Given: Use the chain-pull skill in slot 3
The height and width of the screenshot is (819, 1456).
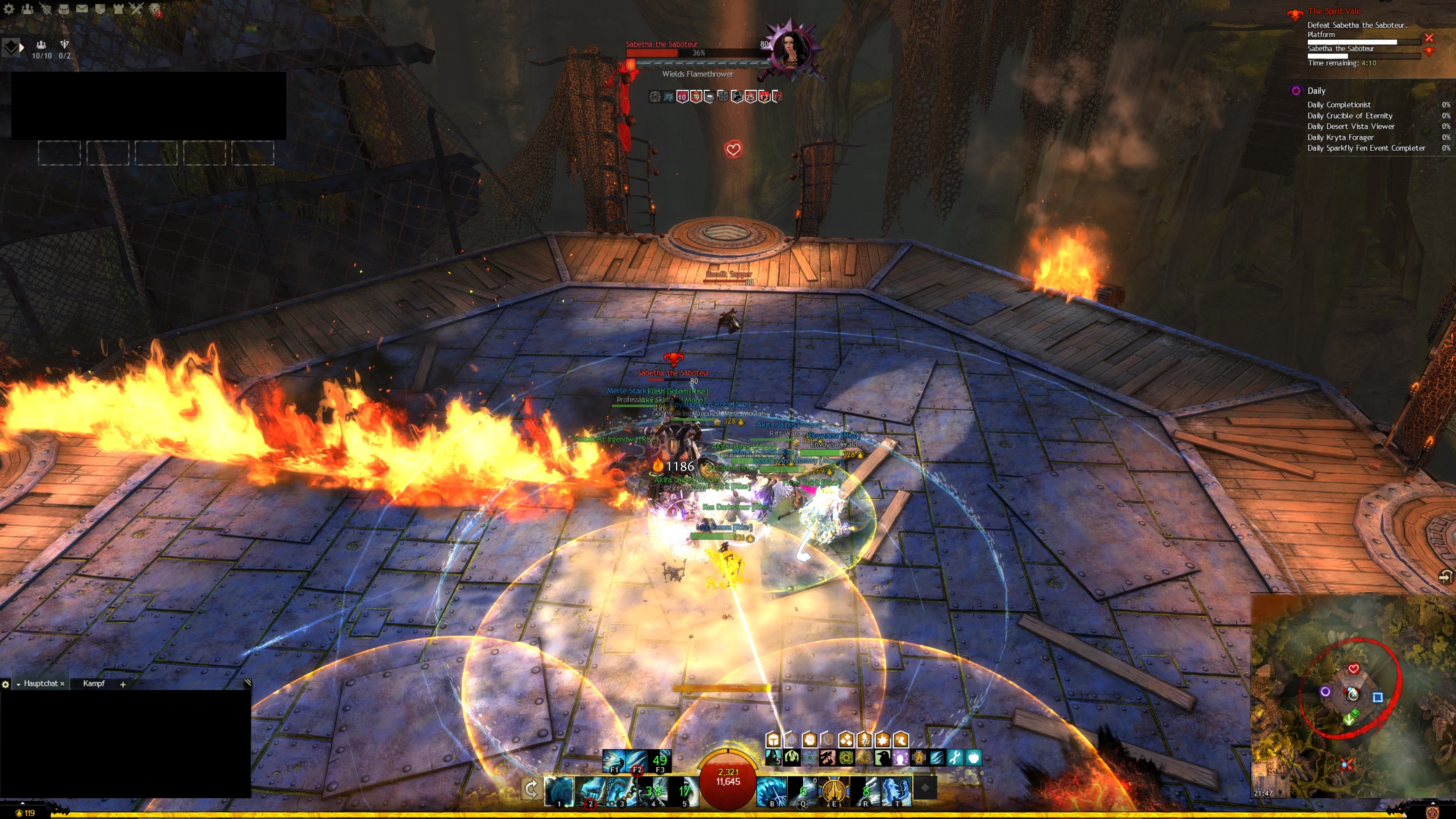Looking at the screenshot, I should (x=621, y=790).
